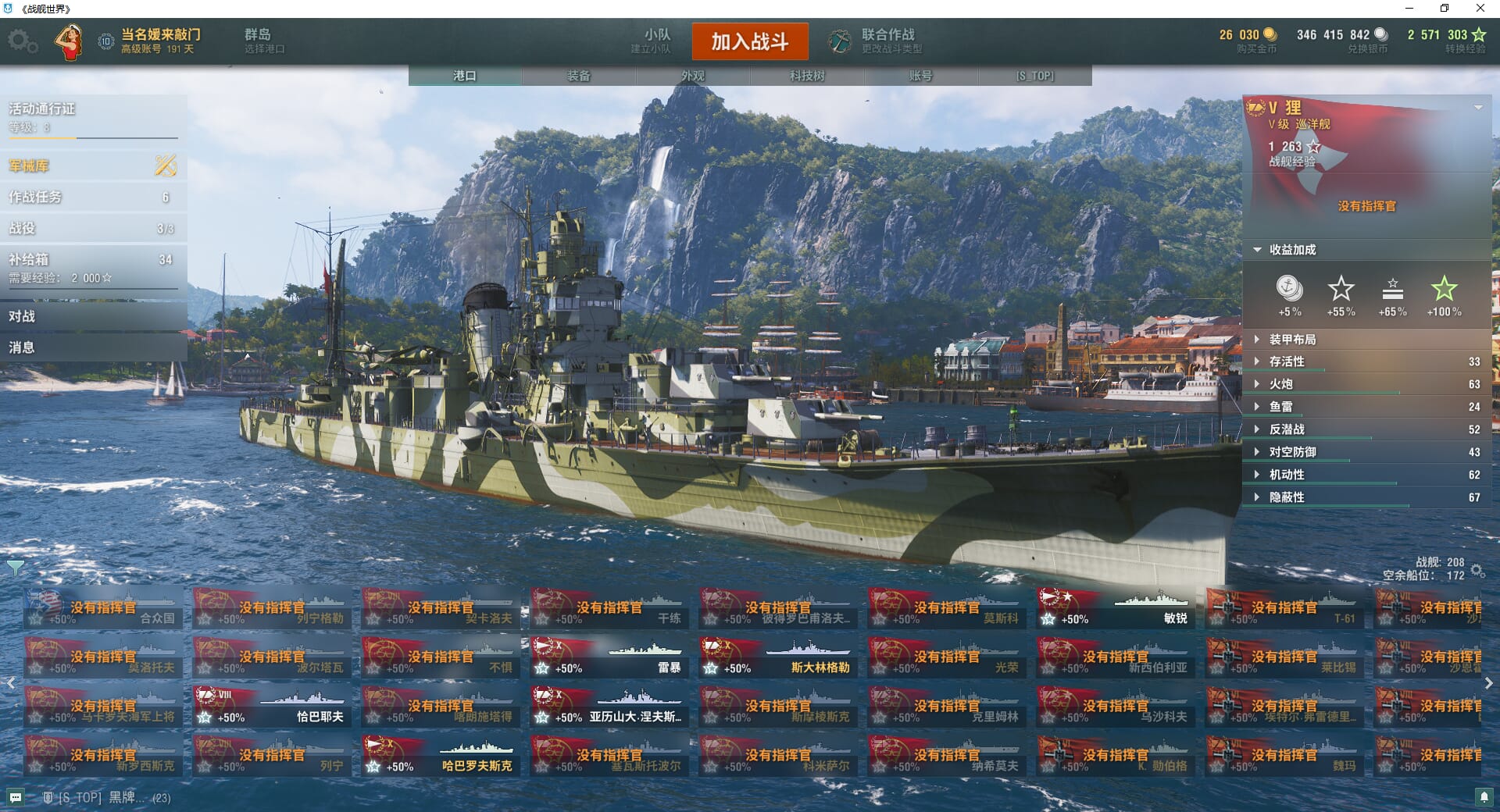Click the 加入战斗 battle button
Screen dimensions: 1500x812
point(749,41)
